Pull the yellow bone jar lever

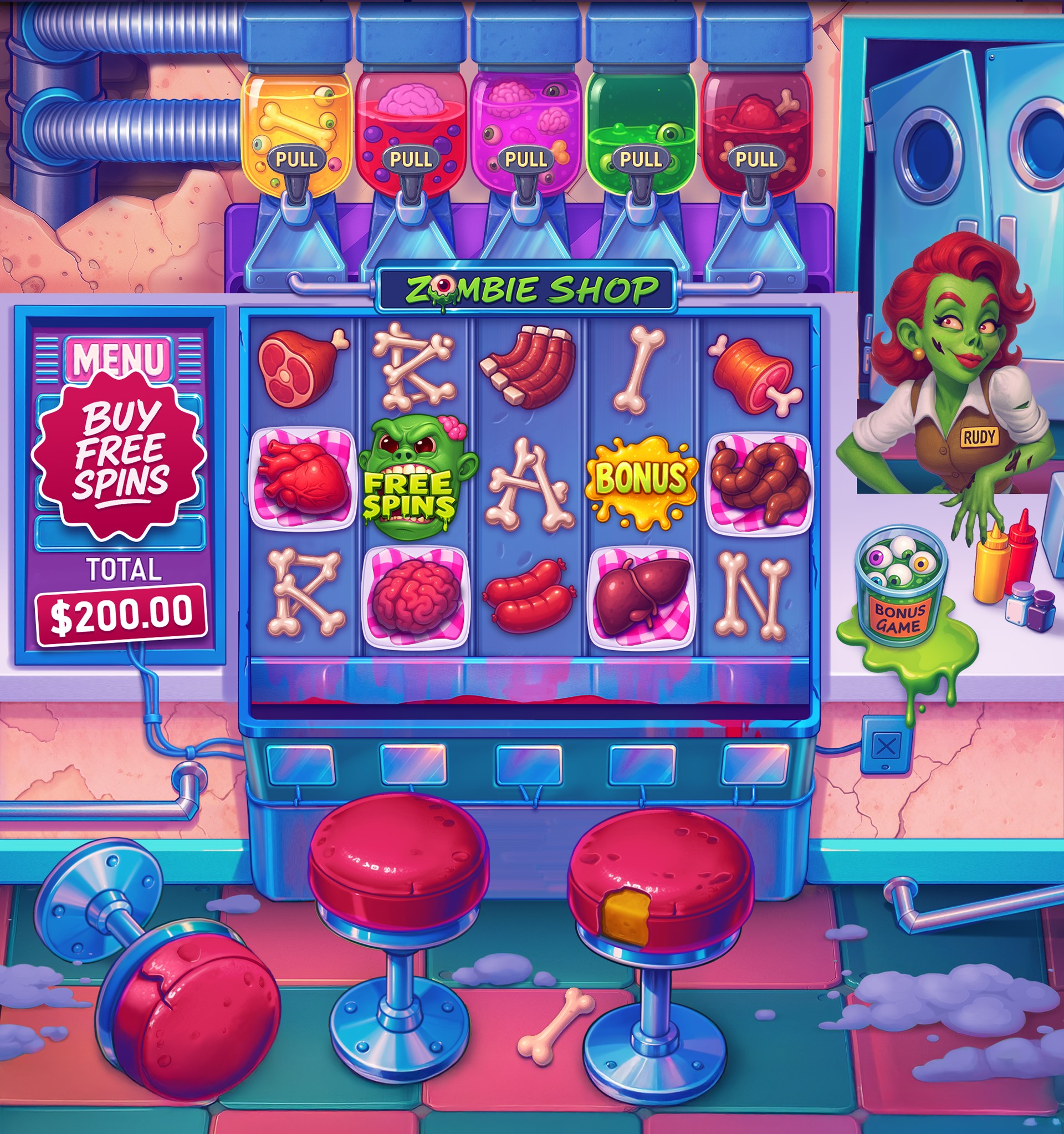(298, 159)
